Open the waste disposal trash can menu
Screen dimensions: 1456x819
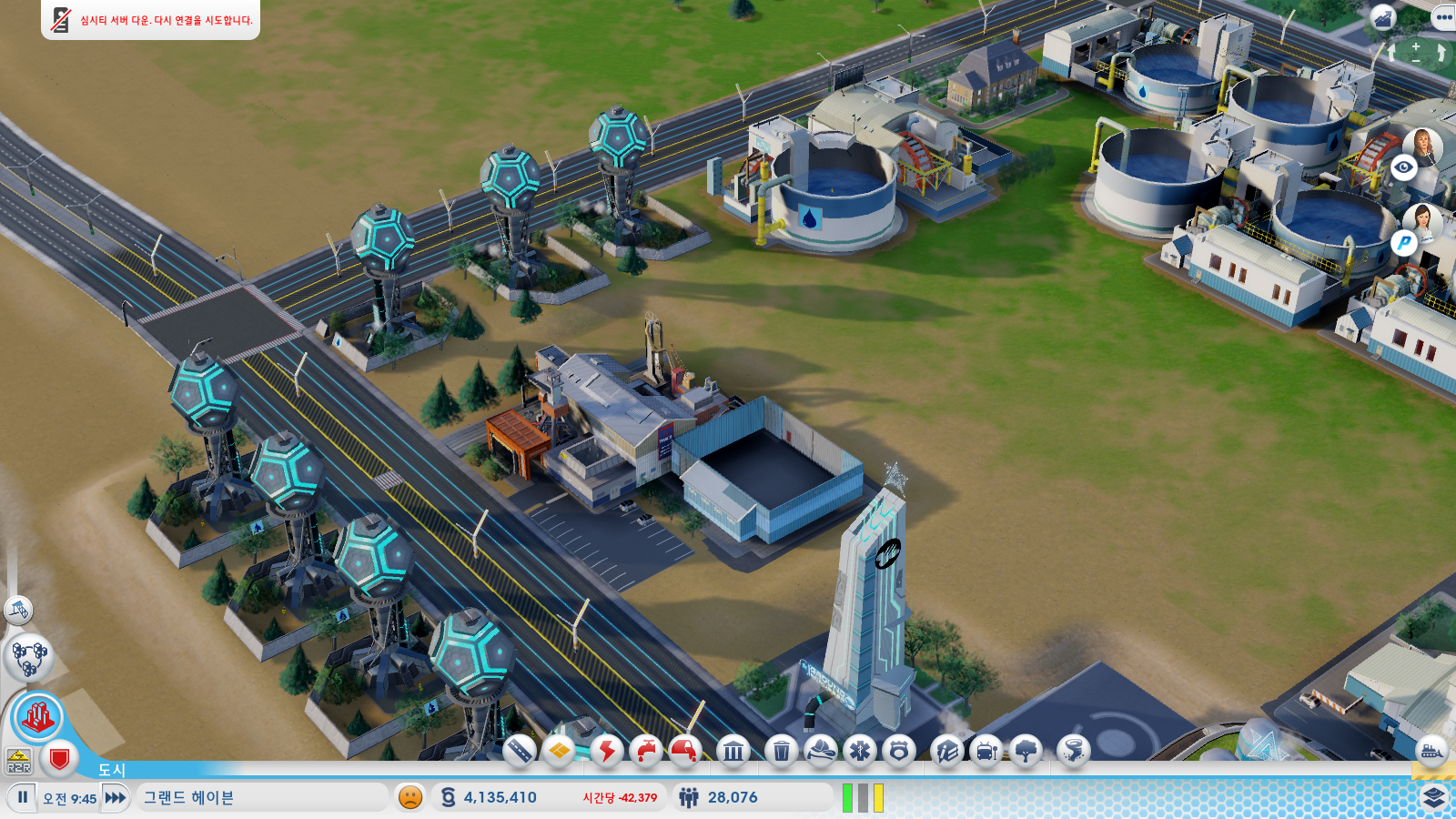coord(781,751)
